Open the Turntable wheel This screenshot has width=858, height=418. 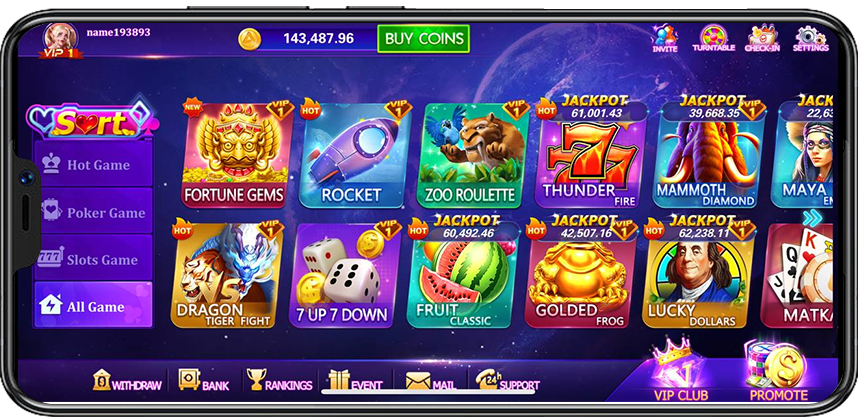[713, 38]
